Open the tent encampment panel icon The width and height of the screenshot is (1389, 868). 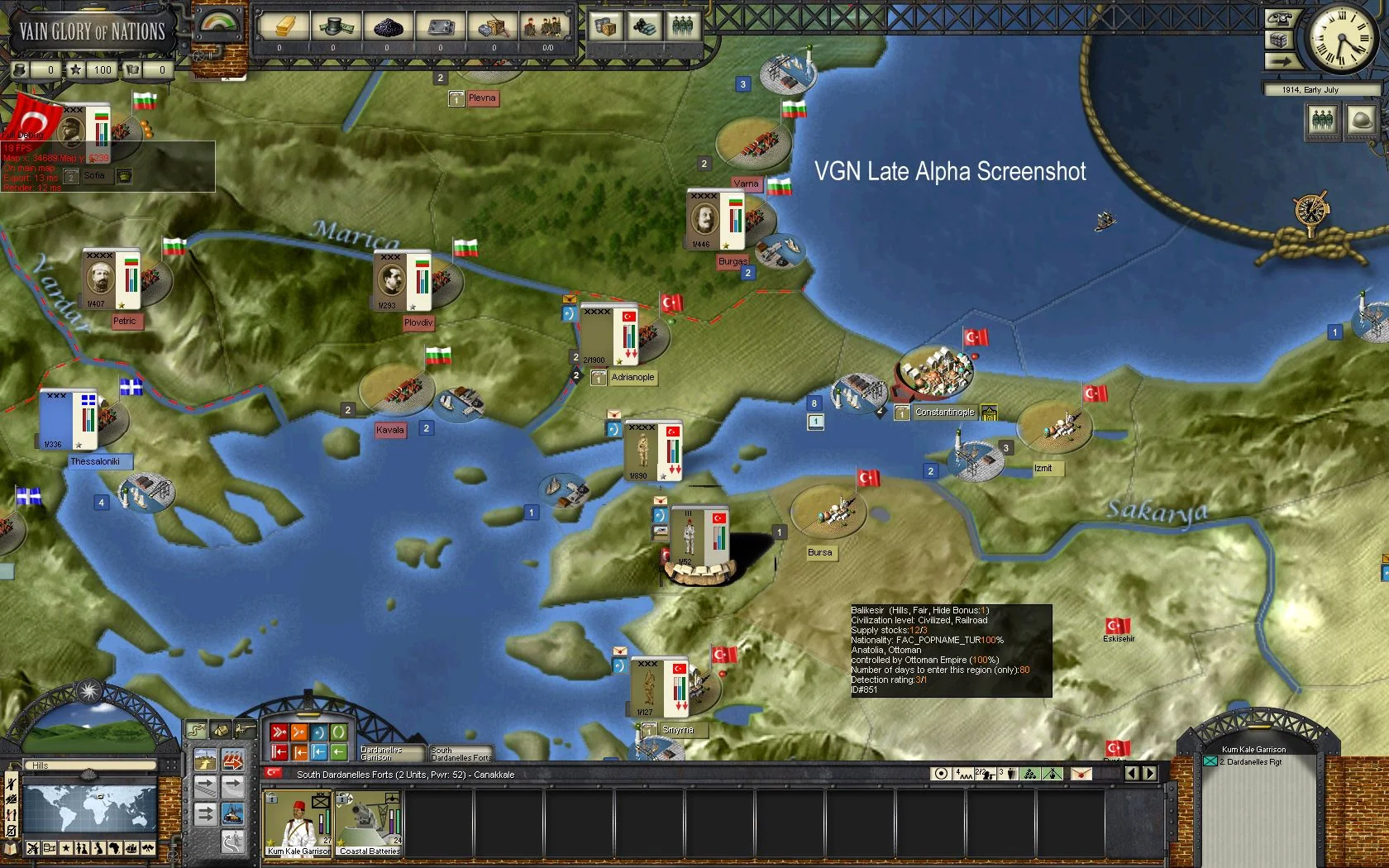tap(221, 730)
